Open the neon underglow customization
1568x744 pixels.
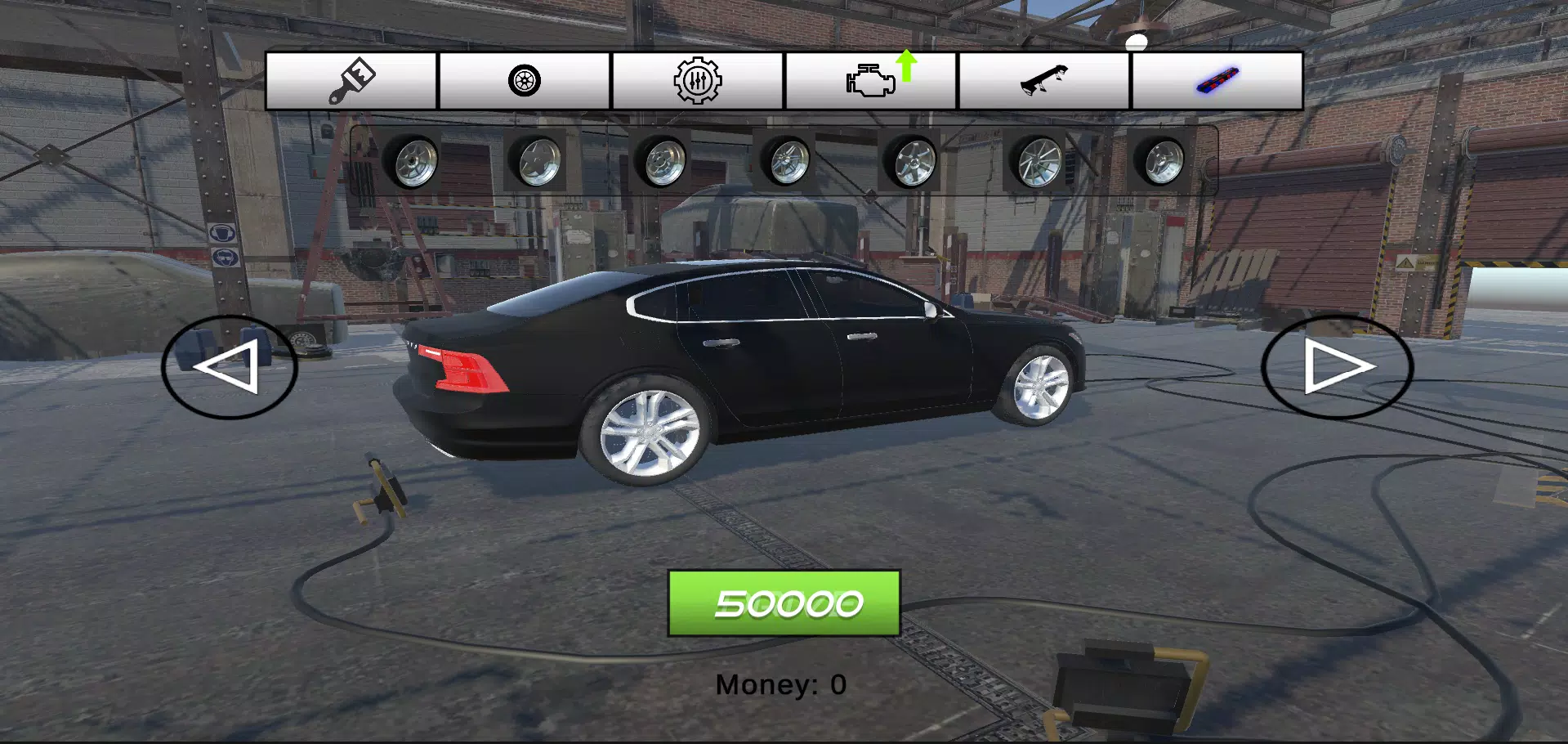pos(1215,79)
